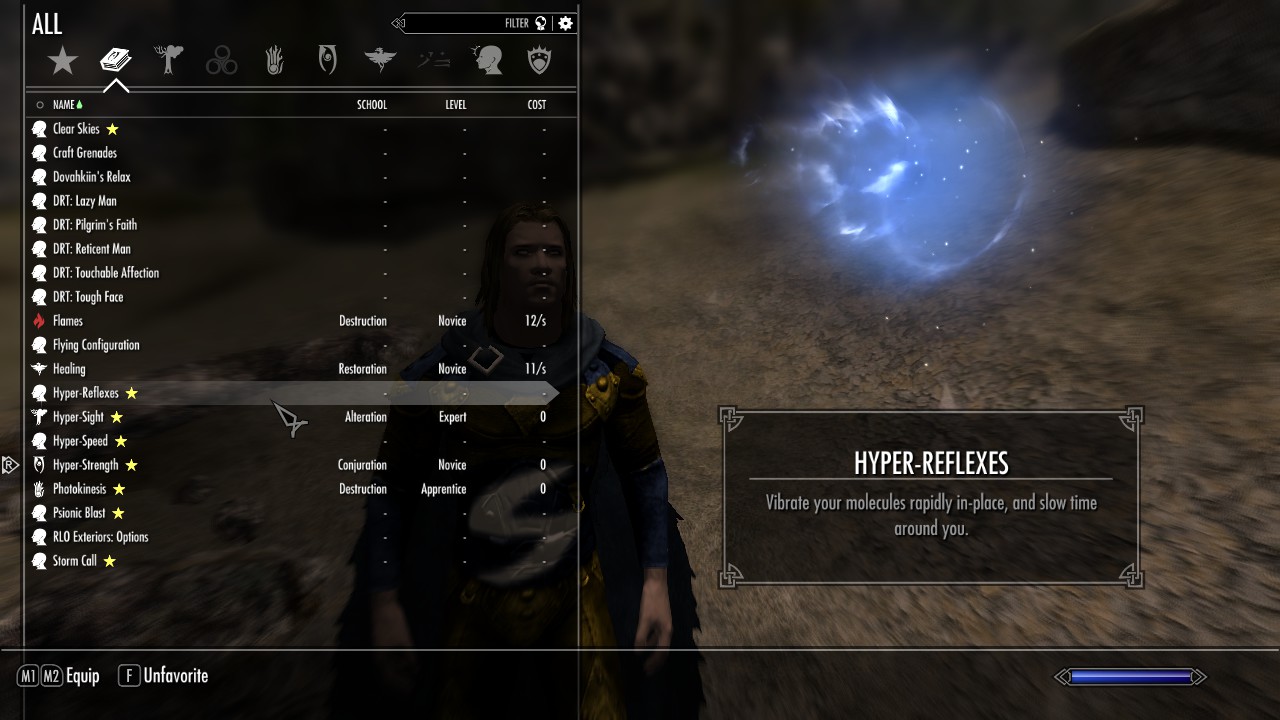Select the Clear Skies spell
This screenshot has height=720, width=1280.
(76, 129)
